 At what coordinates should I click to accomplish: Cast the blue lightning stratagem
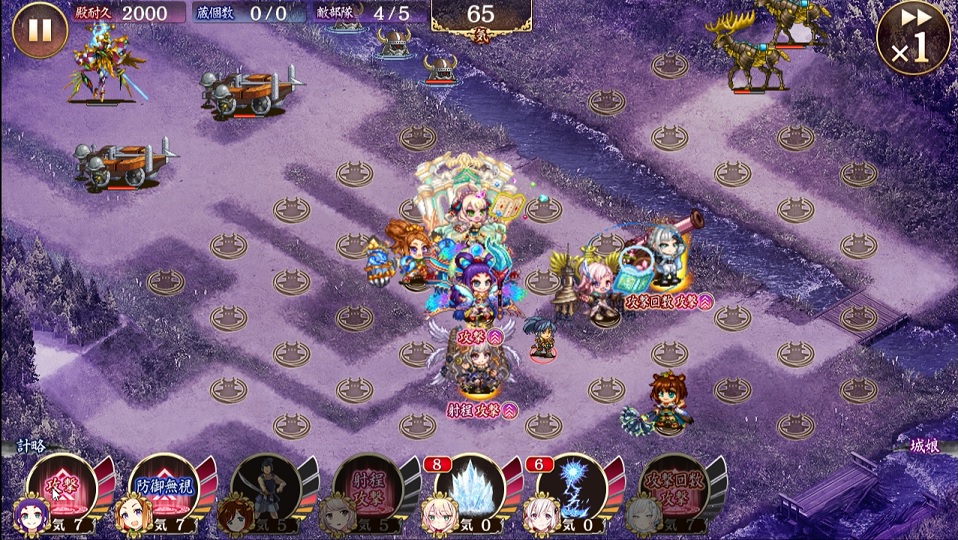click(573, 490)
